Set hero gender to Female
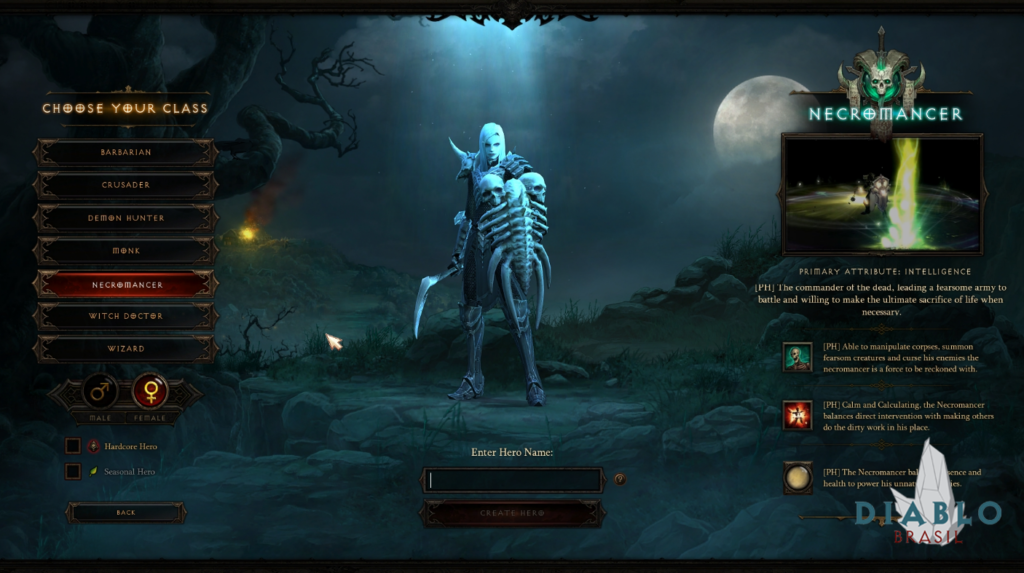Screen dimensions: 1024x573 pos(151,391)
